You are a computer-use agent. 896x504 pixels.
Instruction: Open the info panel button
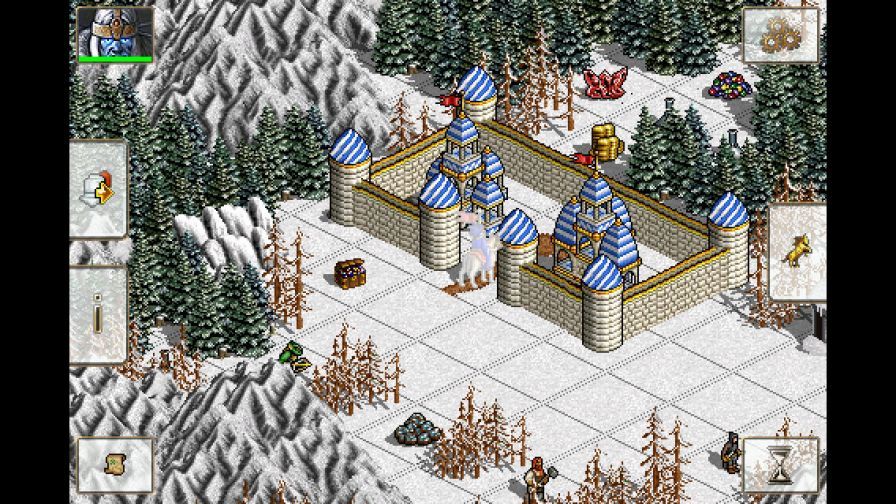pyautogui.click(x=99, y=315)
